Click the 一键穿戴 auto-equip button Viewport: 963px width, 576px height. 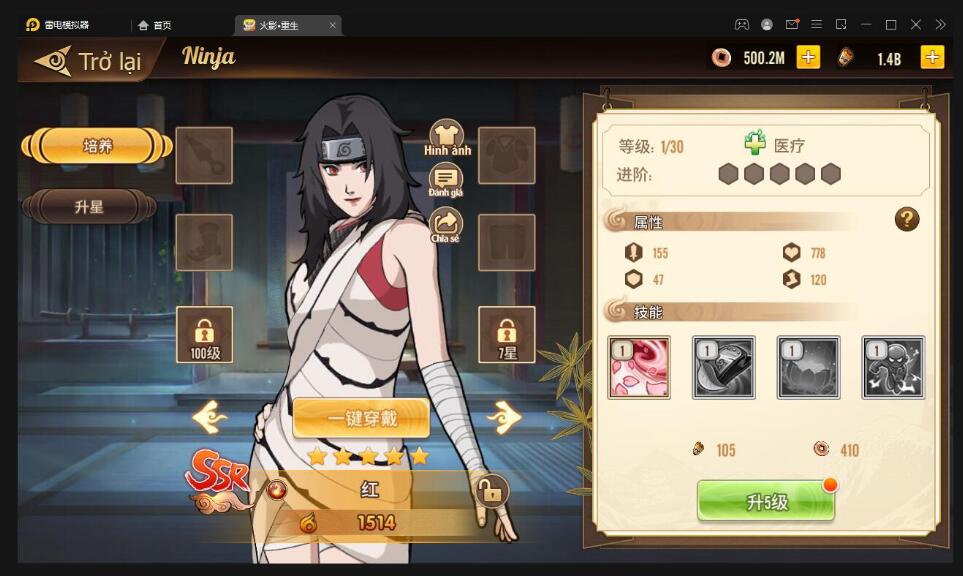coord(361,418)
